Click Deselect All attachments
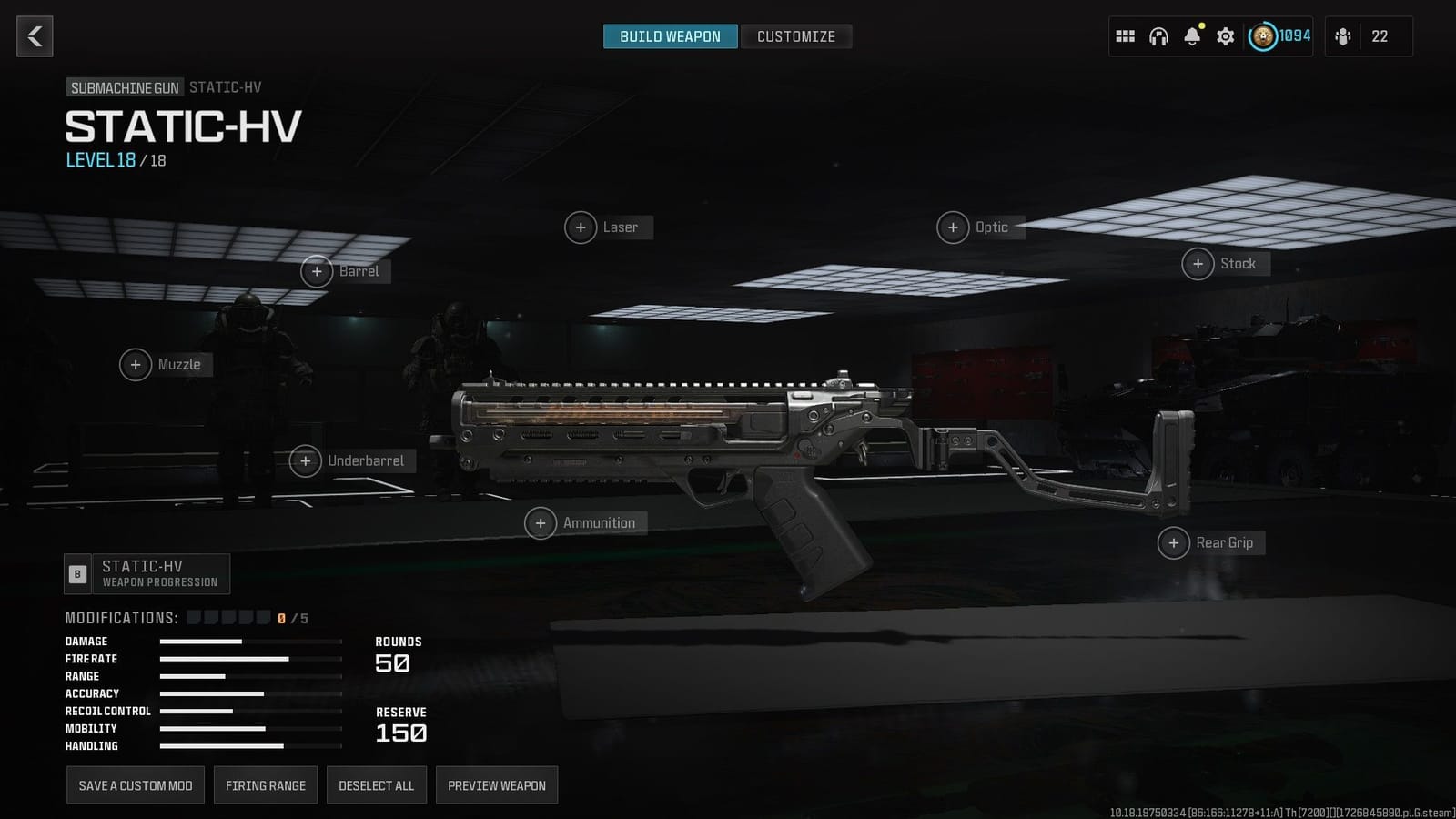 pyautogui.click(x=376, y=784)
